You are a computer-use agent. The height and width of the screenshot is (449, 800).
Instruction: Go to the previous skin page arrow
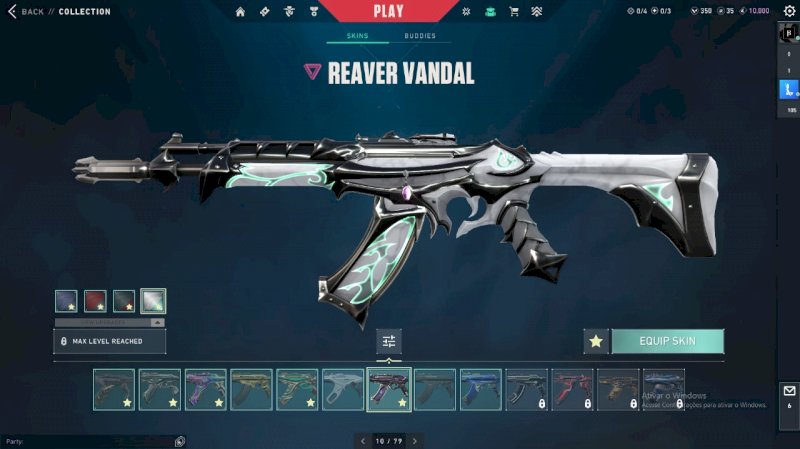pos(362,440)
